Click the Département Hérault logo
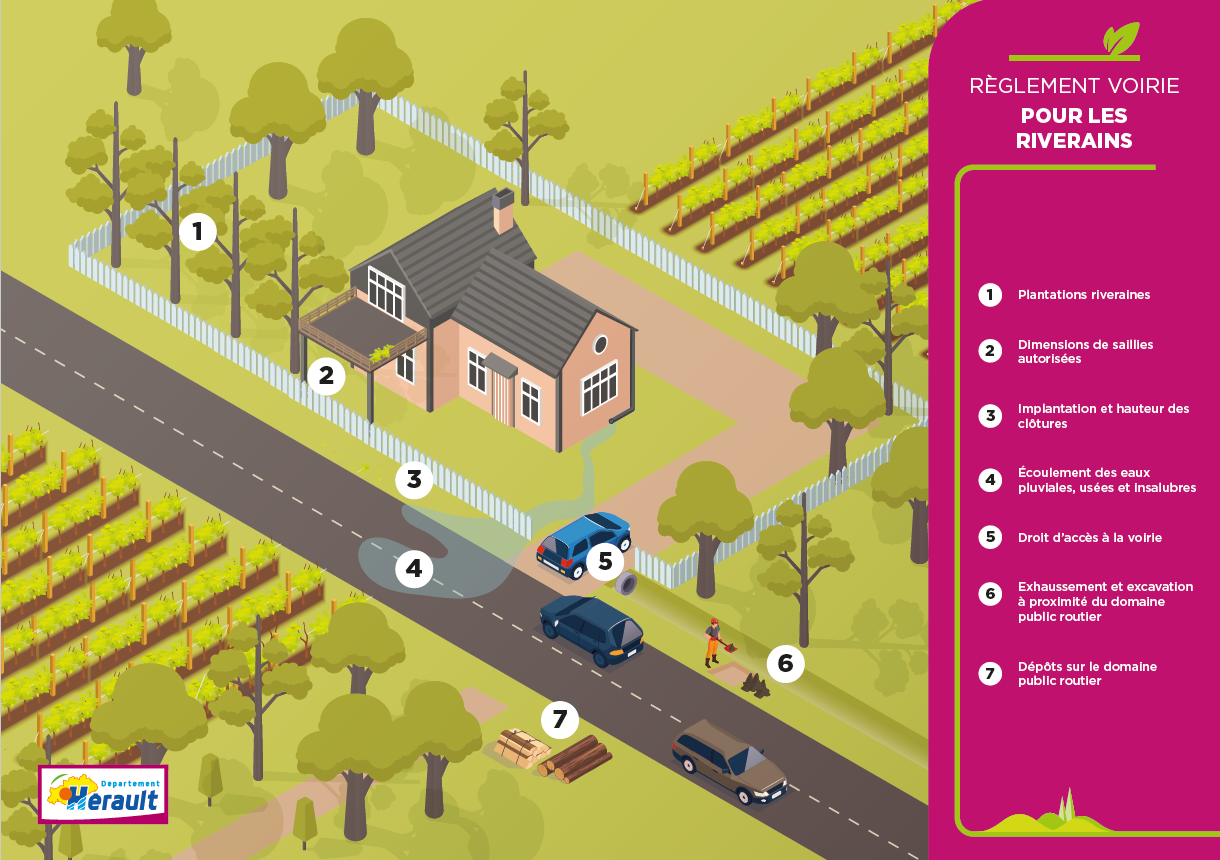Viewport: 1220px width, 860px height. point(103,794)
